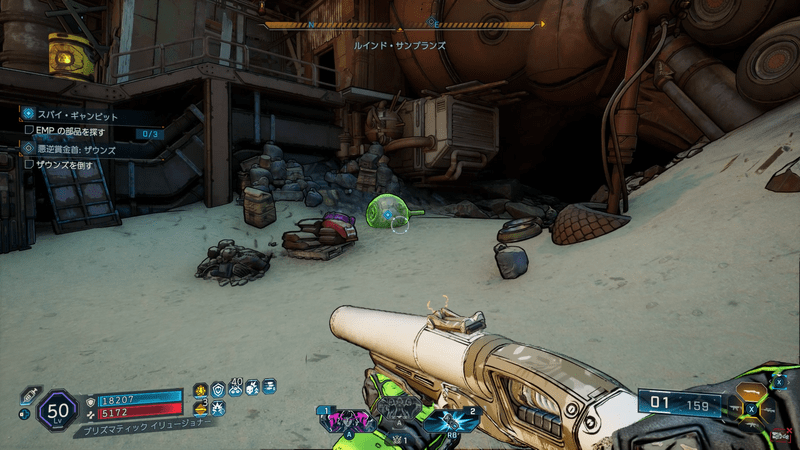
Task: Click the compass bar at the top
Action: point(404,24)
